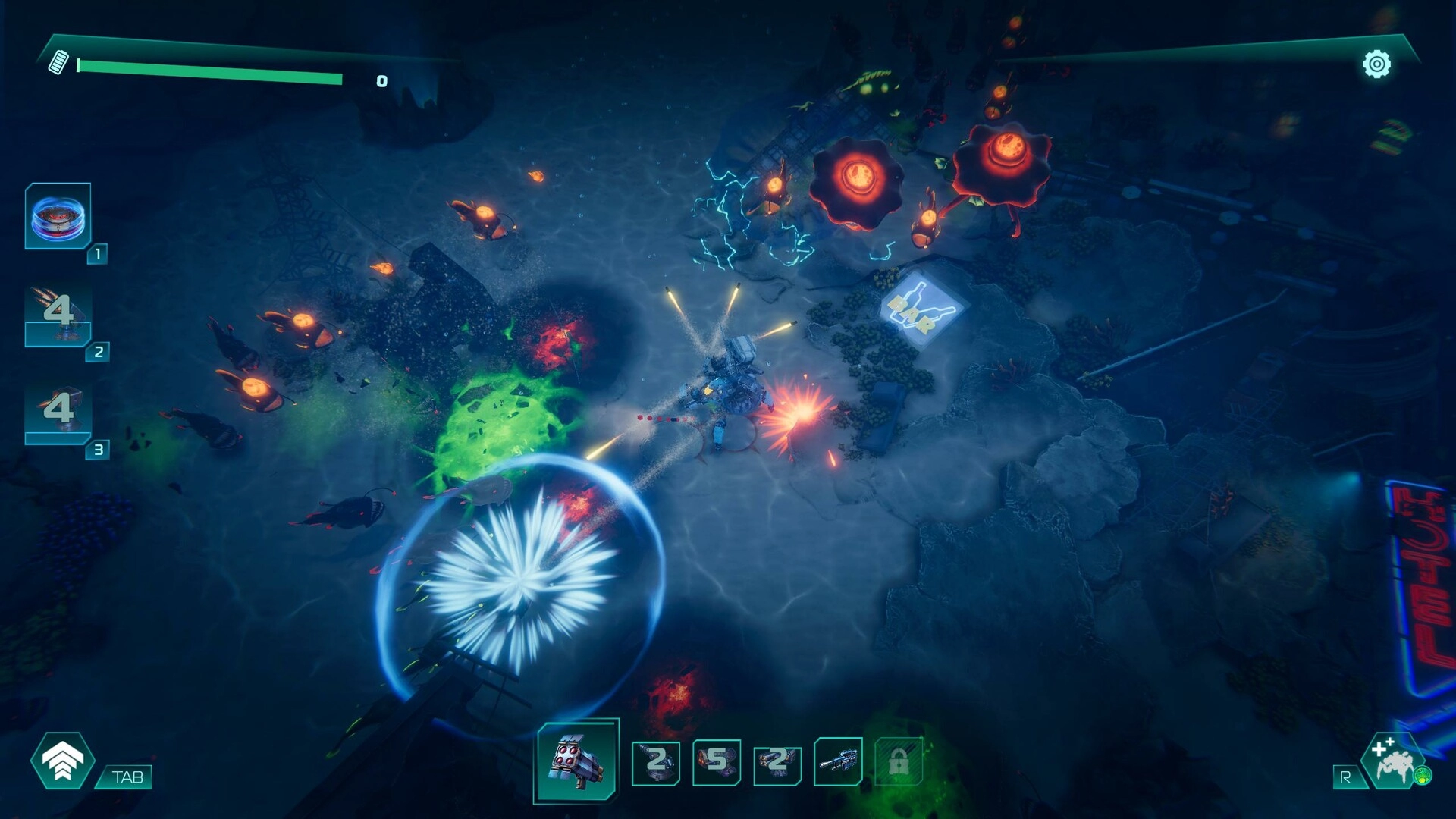Activate the blue shield dome ability
The width and height of the screenshot is (1456, 819).
(58, 217)
